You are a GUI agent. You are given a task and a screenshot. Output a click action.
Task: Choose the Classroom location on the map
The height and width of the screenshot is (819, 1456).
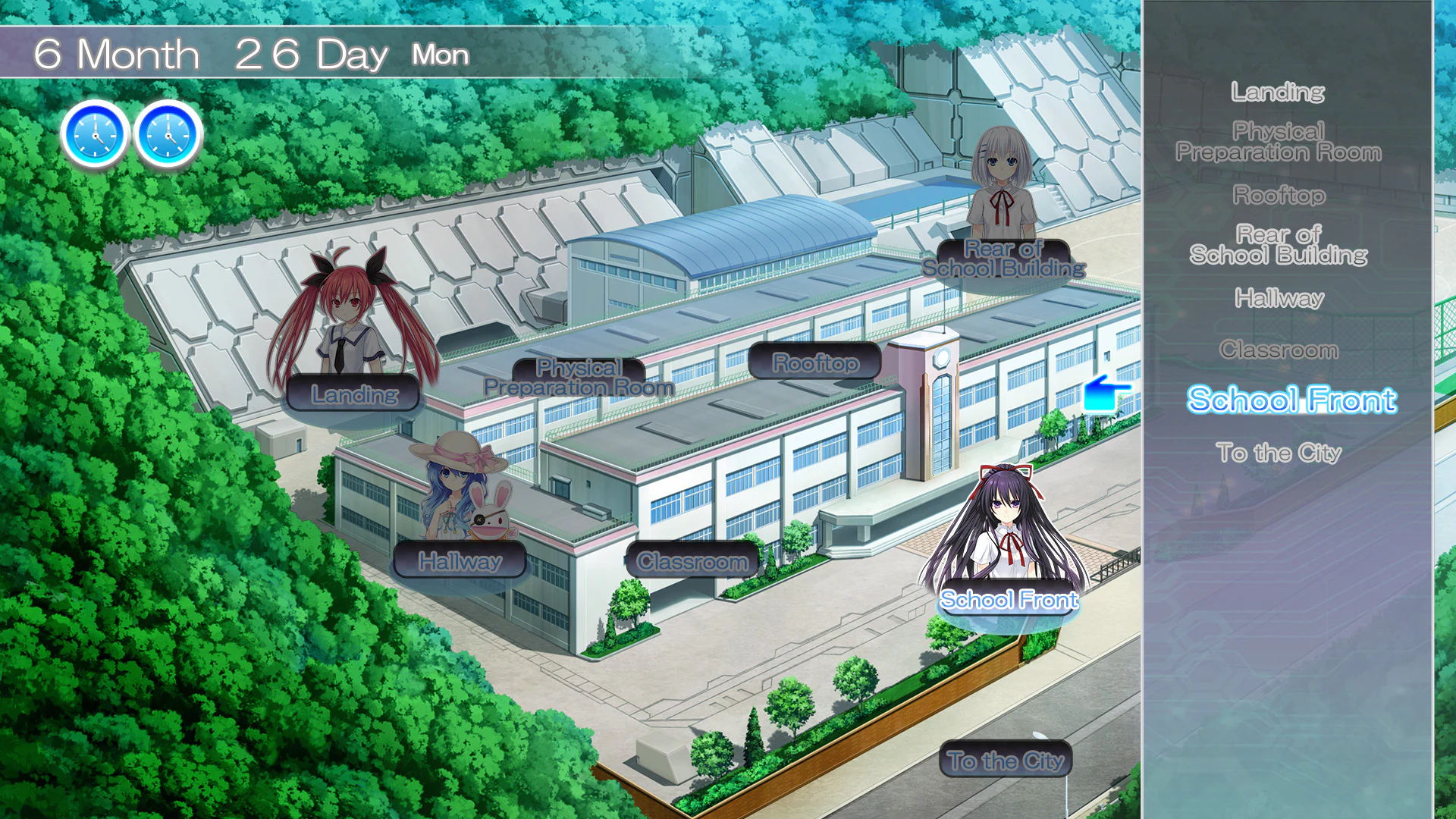tap(692, 561)
